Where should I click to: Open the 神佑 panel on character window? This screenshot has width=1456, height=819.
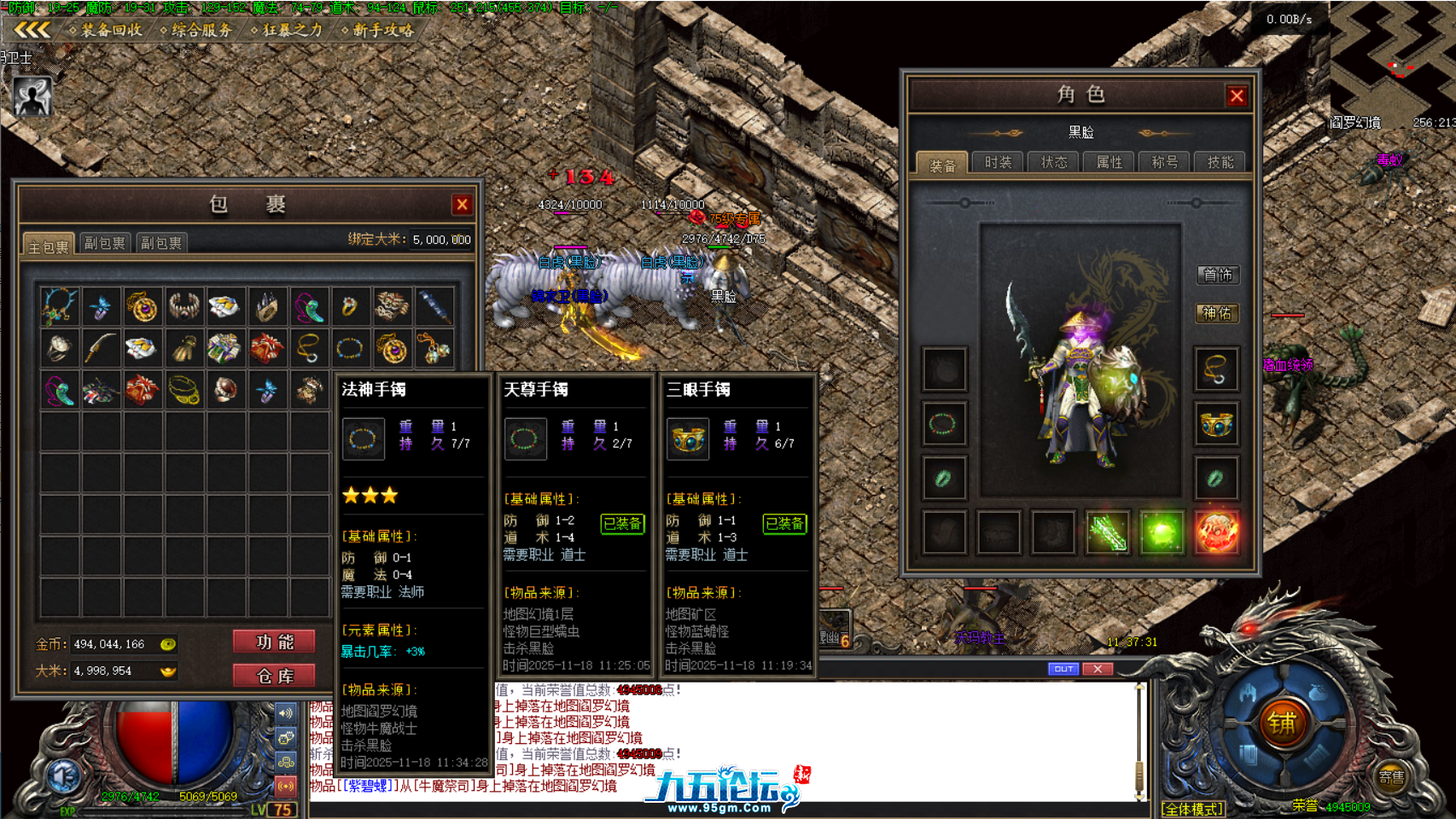click(1217, 314)
